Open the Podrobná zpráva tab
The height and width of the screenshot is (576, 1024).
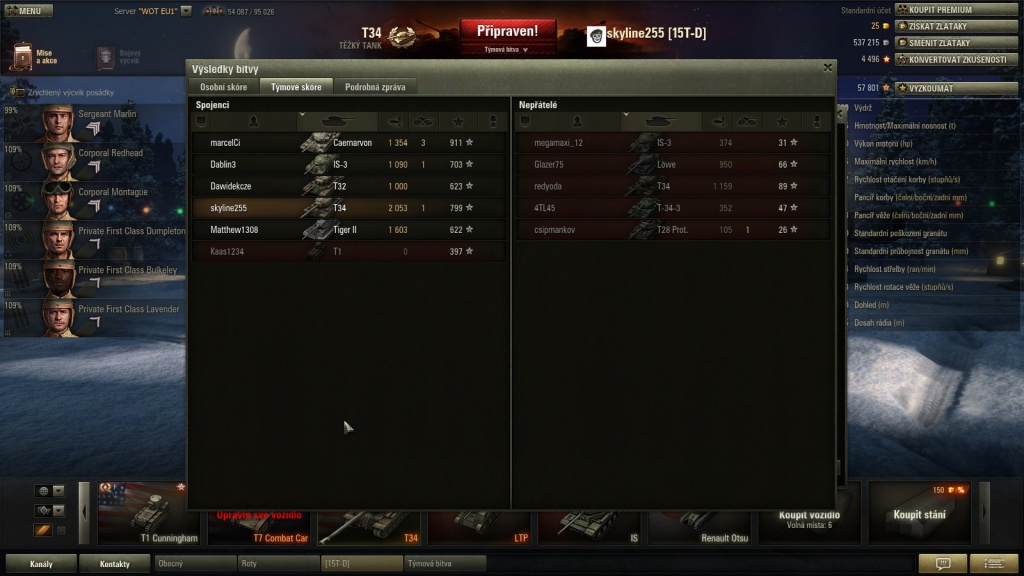(x=375, y=87)
